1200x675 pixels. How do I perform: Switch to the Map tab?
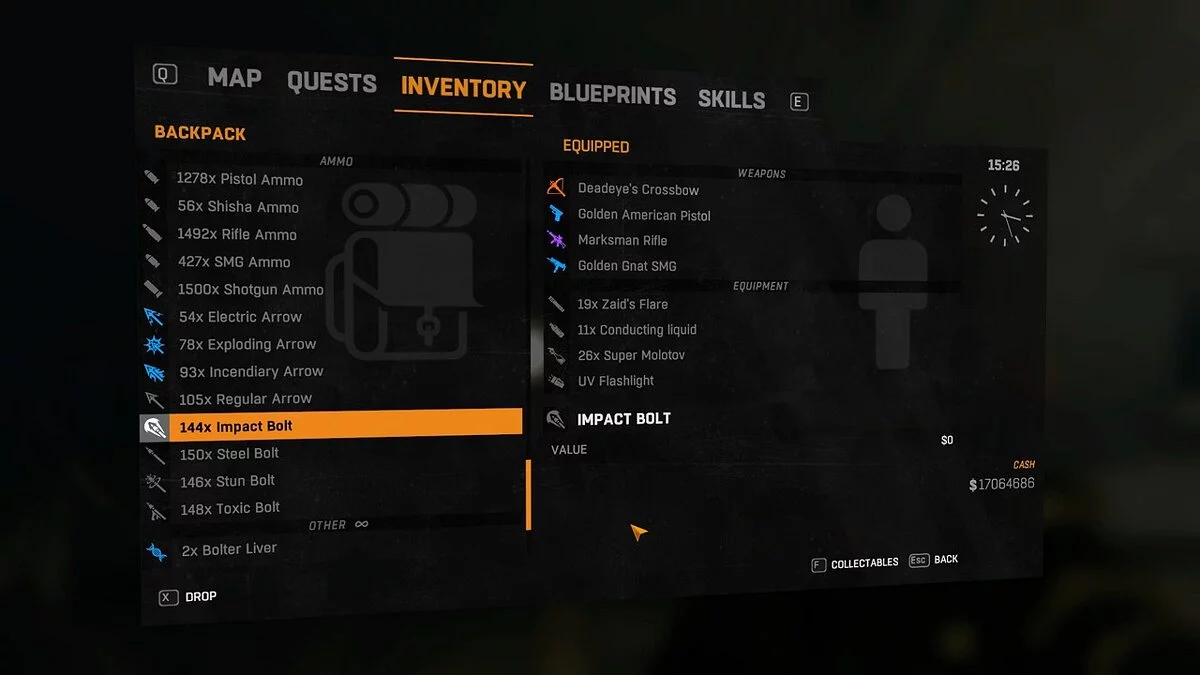tap(234, 78)
